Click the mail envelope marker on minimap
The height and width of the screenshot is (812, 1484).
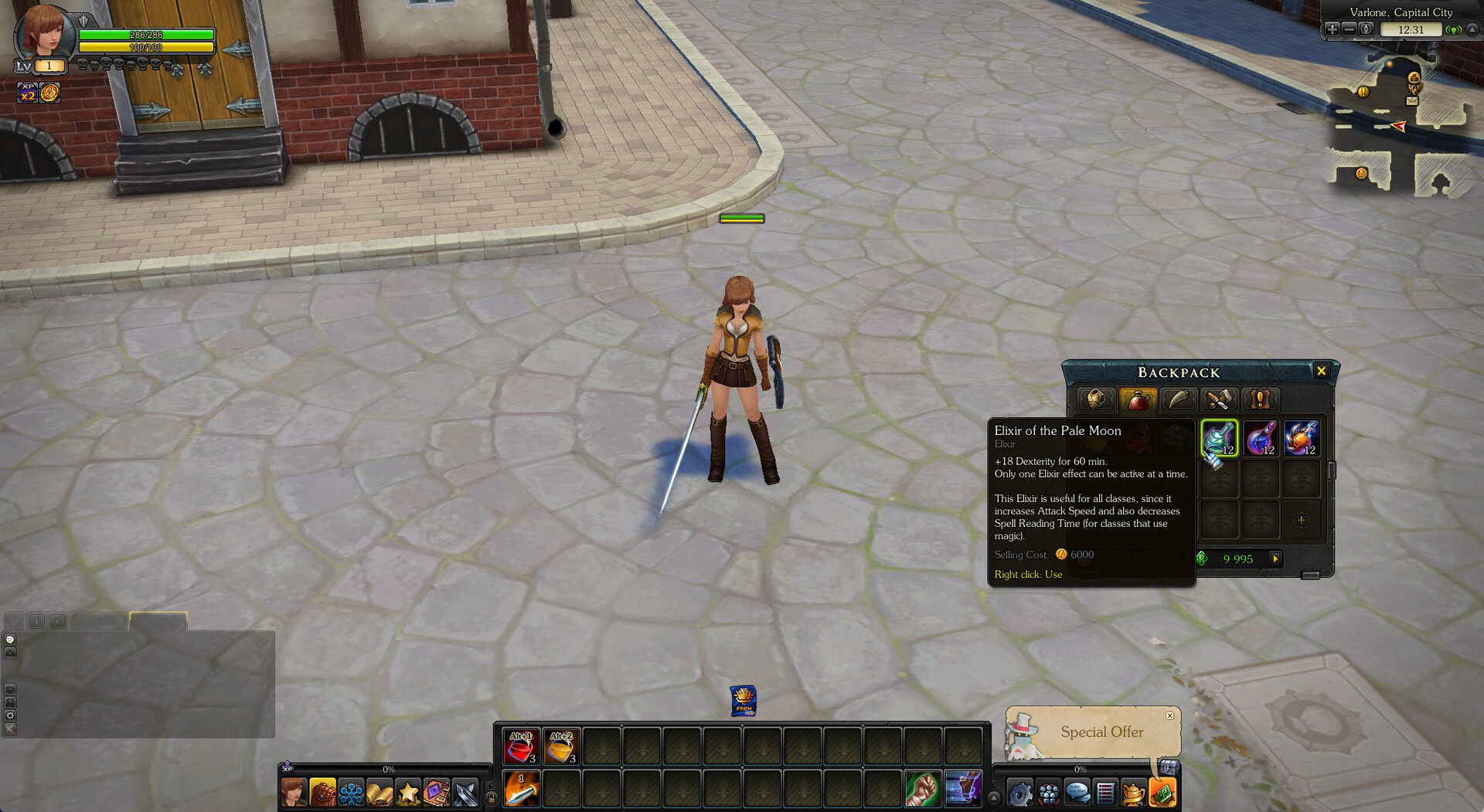pyautogui.click(x=1412, y=101)
